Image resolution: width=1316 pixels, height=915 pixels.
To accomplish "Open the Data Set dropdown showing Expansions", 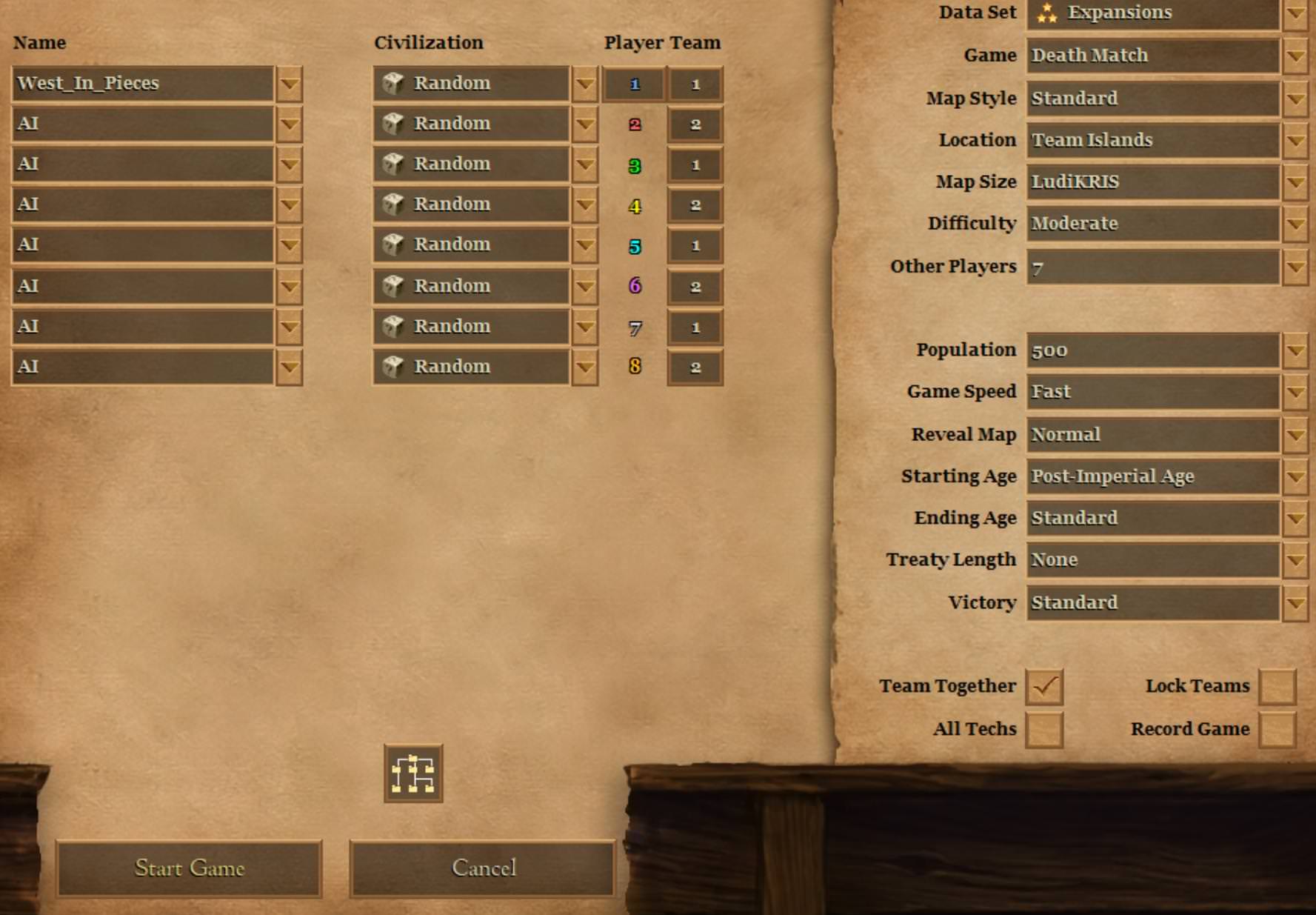I will (1295, 13).
